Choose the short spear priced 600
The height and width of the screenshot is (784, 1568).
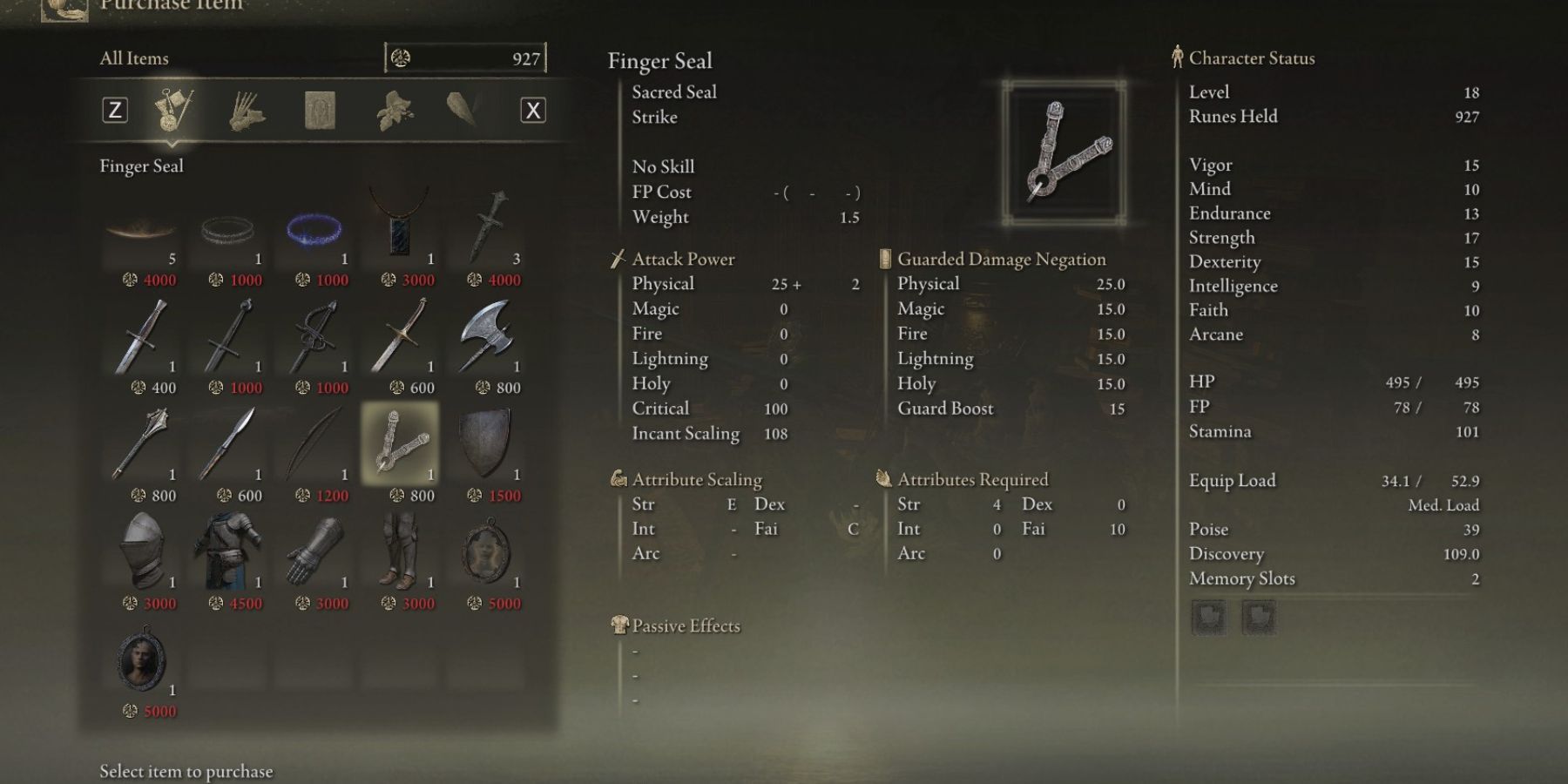[x=227, y=444]
